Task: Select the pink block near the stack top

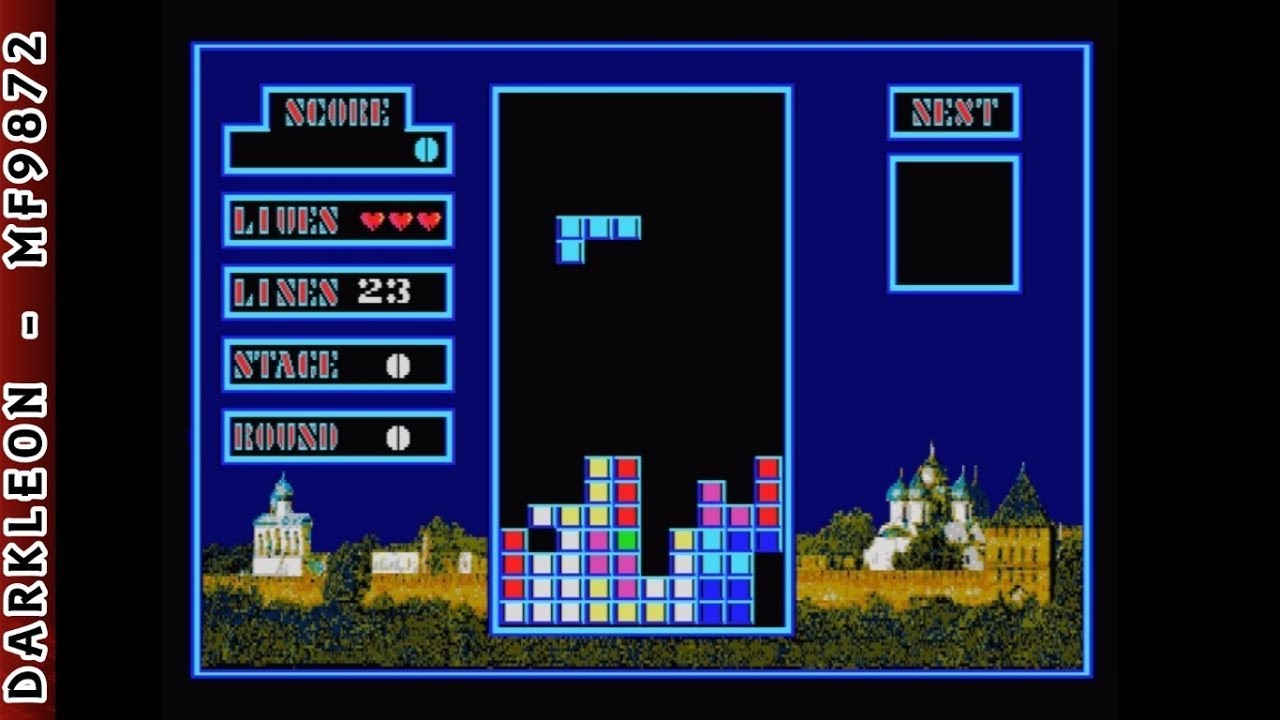Action: (710, 492)
